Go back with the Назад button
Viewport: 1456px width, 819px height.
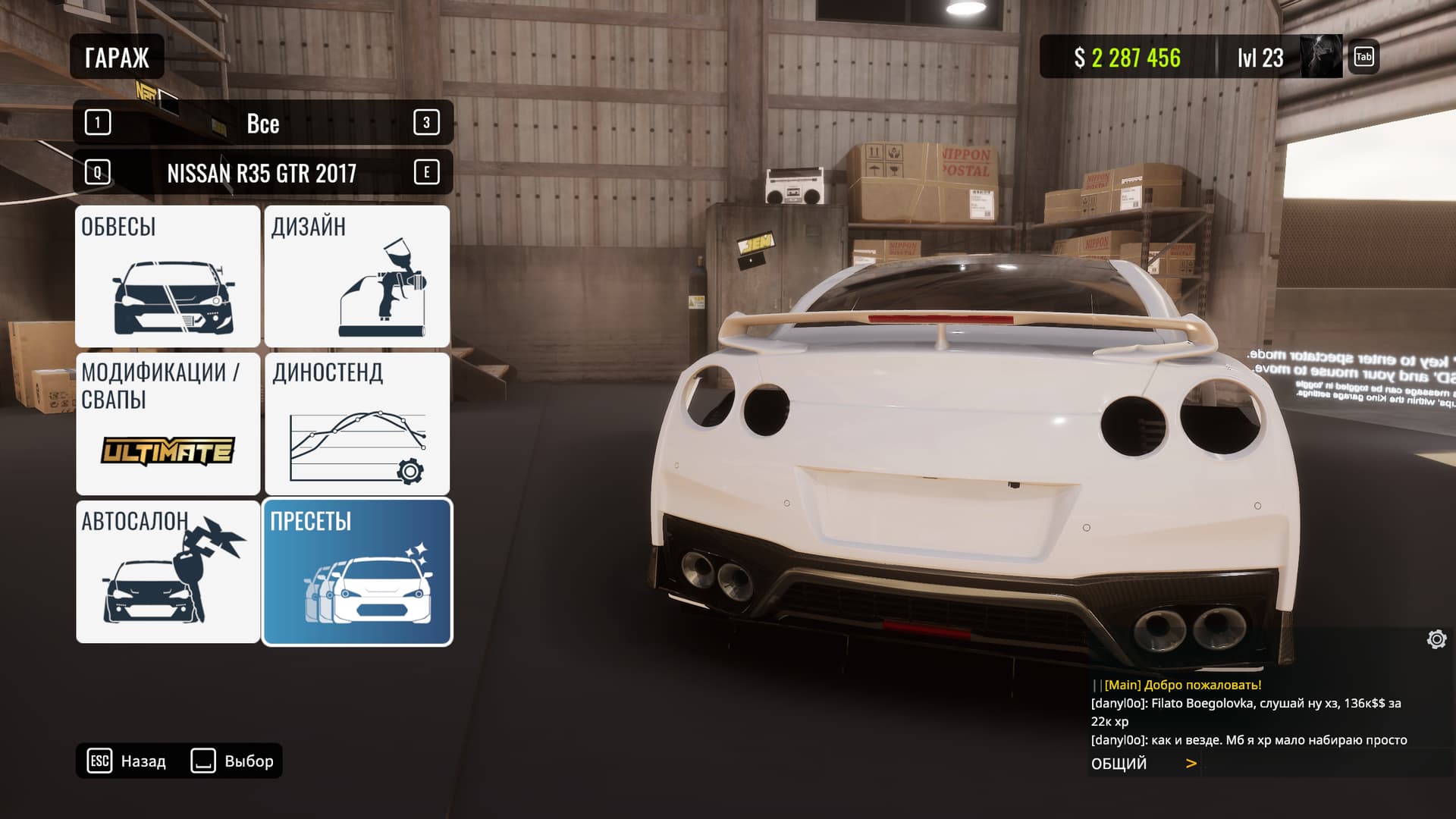(x=127, y=761)
